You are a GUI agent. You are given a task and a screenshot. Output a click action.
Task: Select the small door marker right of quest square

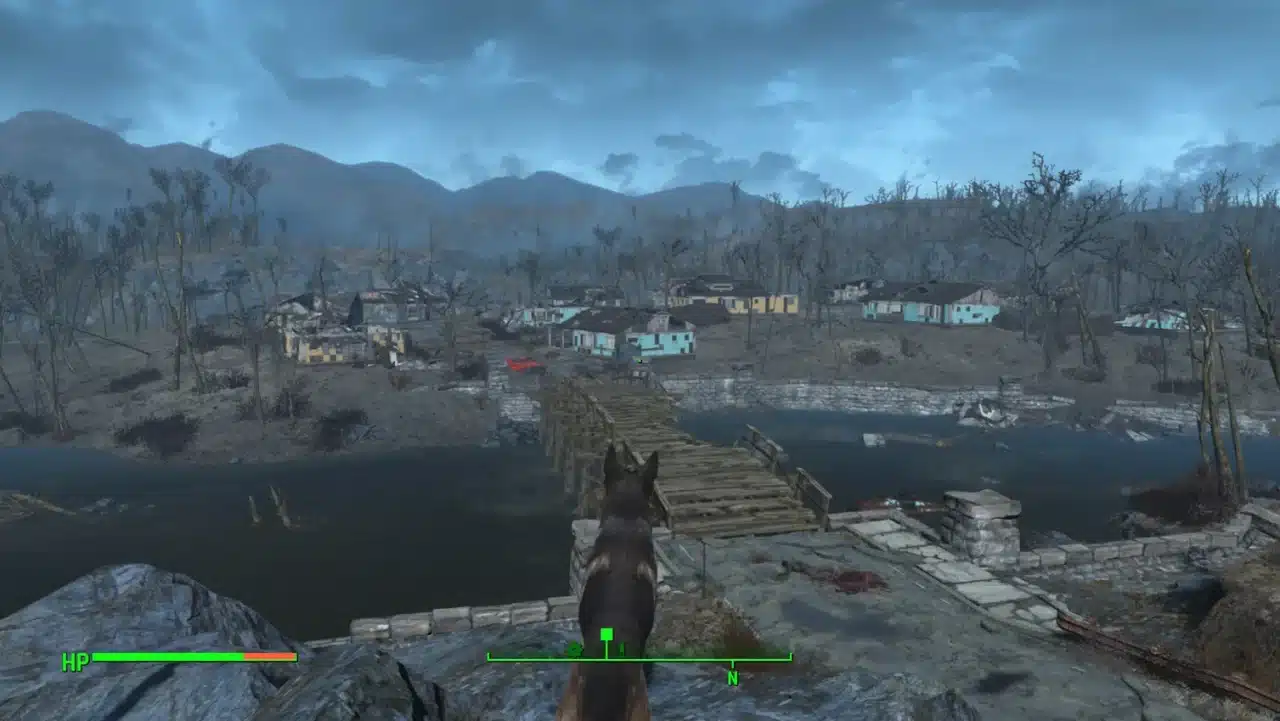point(621,650)
